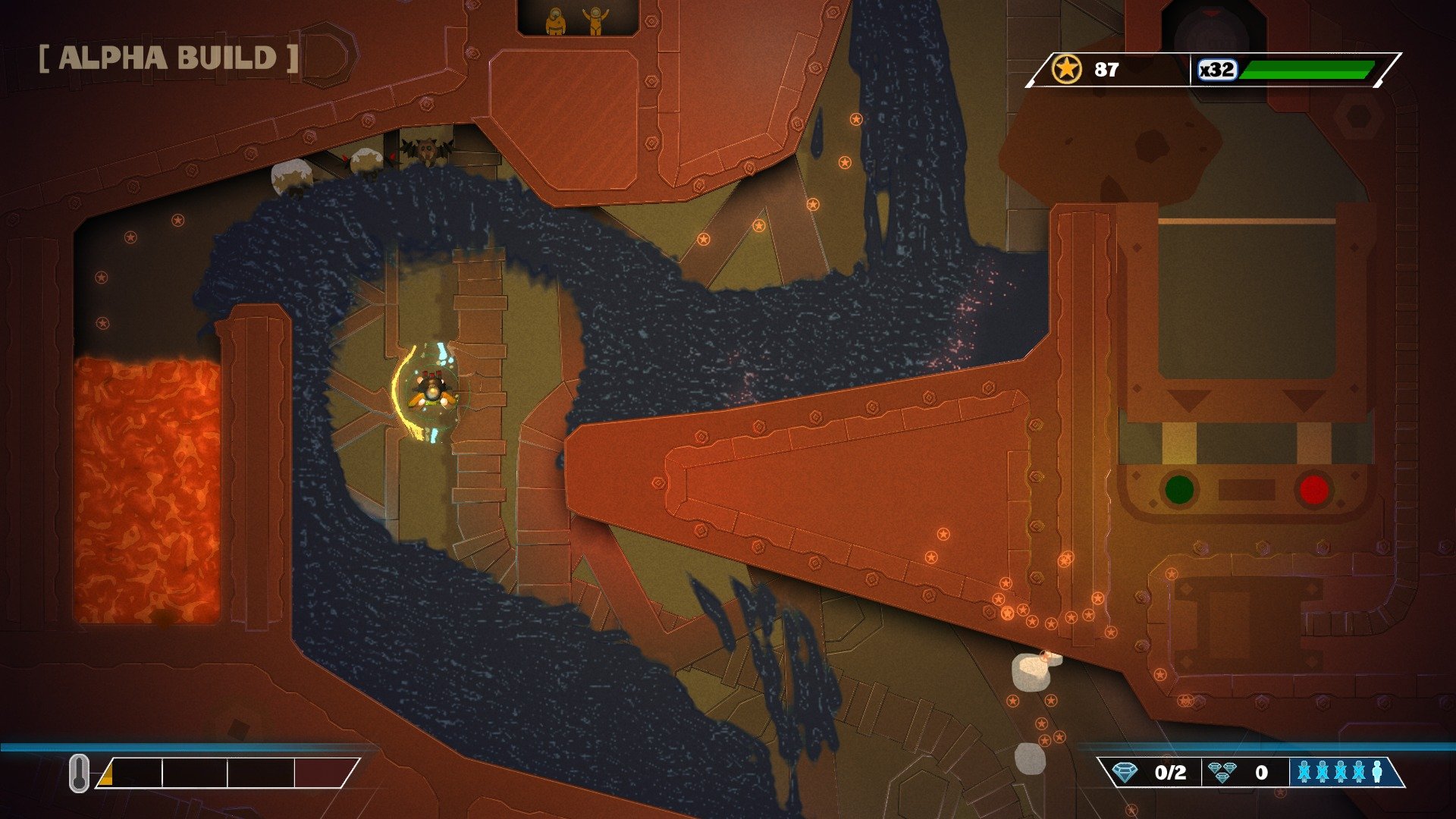Click the yellow-suited survivor standing beside him
This screenshot has height=819, width=1456.
[554, 19]
